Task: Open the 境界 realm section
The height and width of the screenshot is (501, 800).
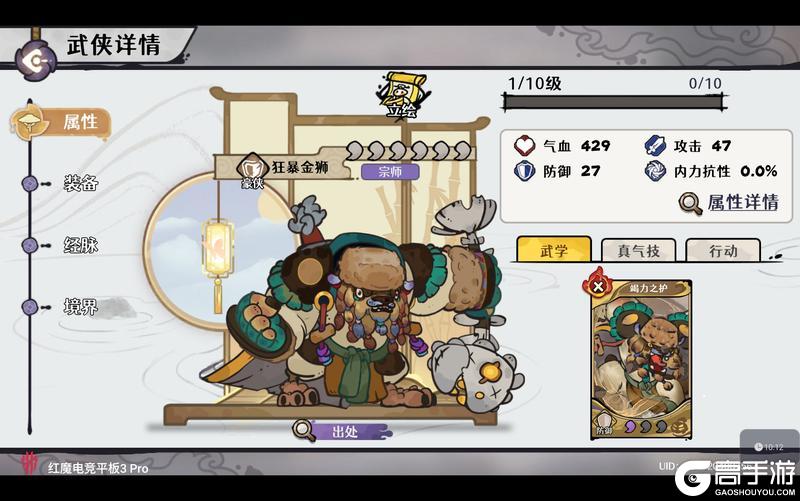Action: tap(80, 306)
